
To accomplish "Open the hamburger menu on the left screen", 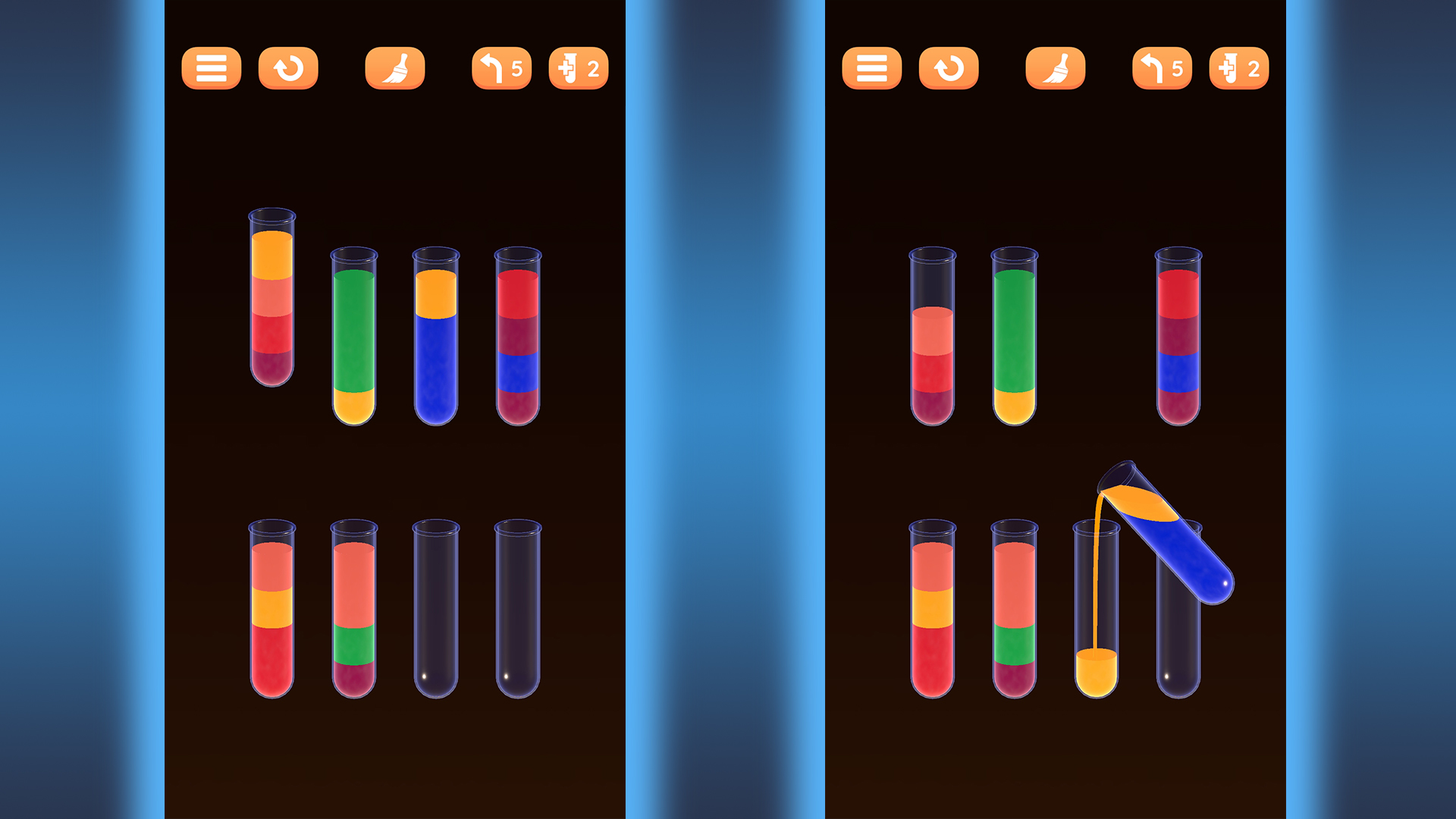I will coord(211,68).
